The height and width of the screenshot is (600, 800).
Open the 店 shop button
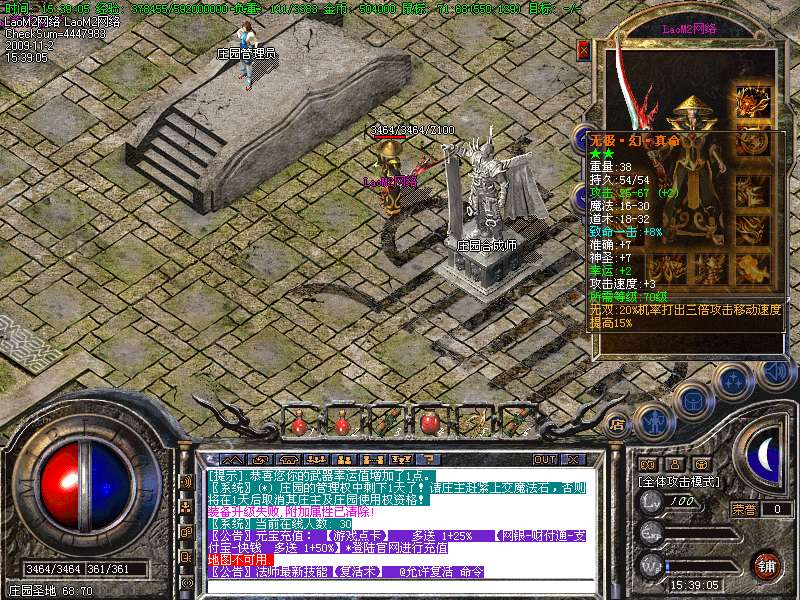click(x=617, y=424)
